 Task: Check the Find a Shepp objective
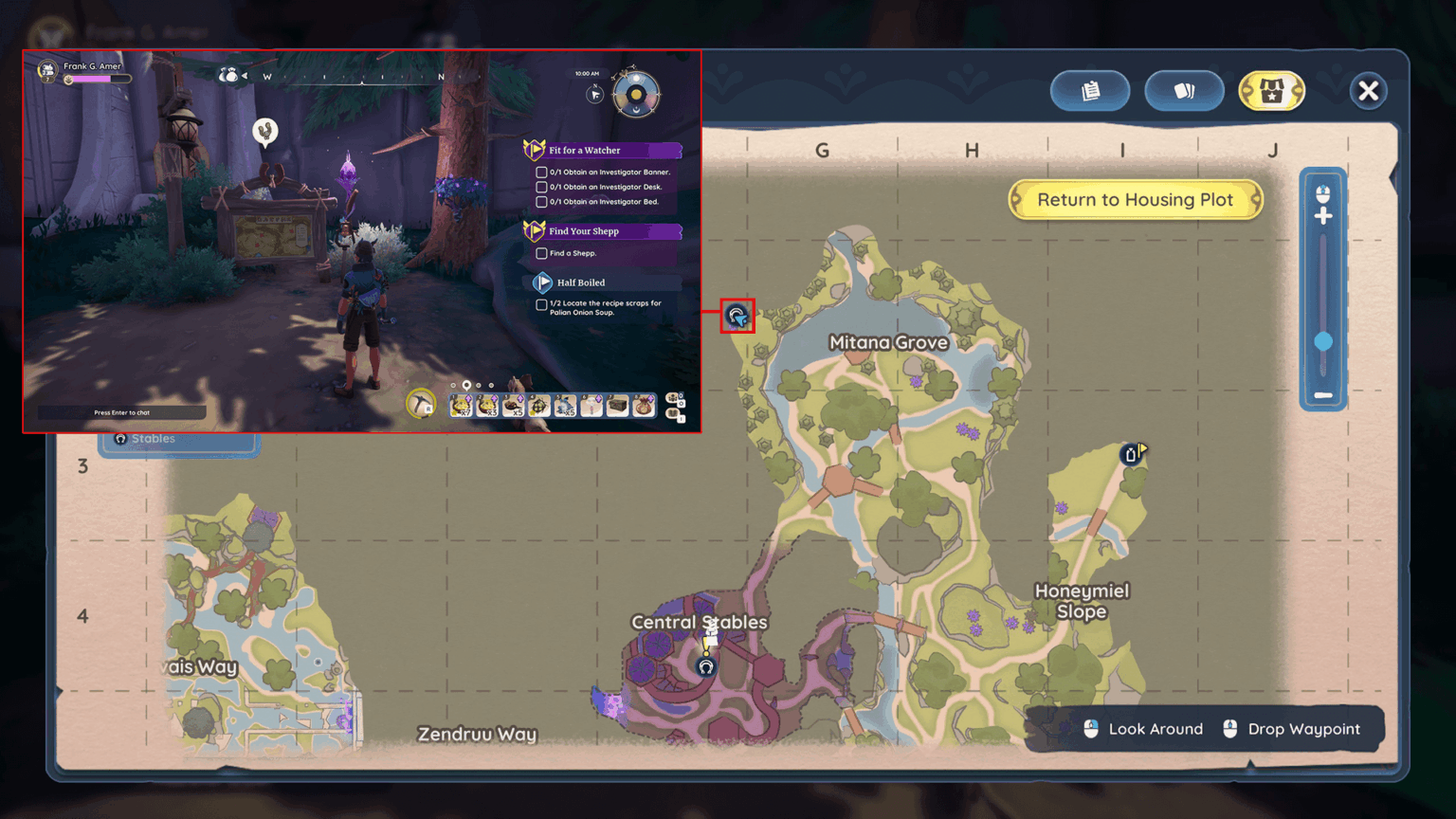pyautogui.click(x=540, y=253)
